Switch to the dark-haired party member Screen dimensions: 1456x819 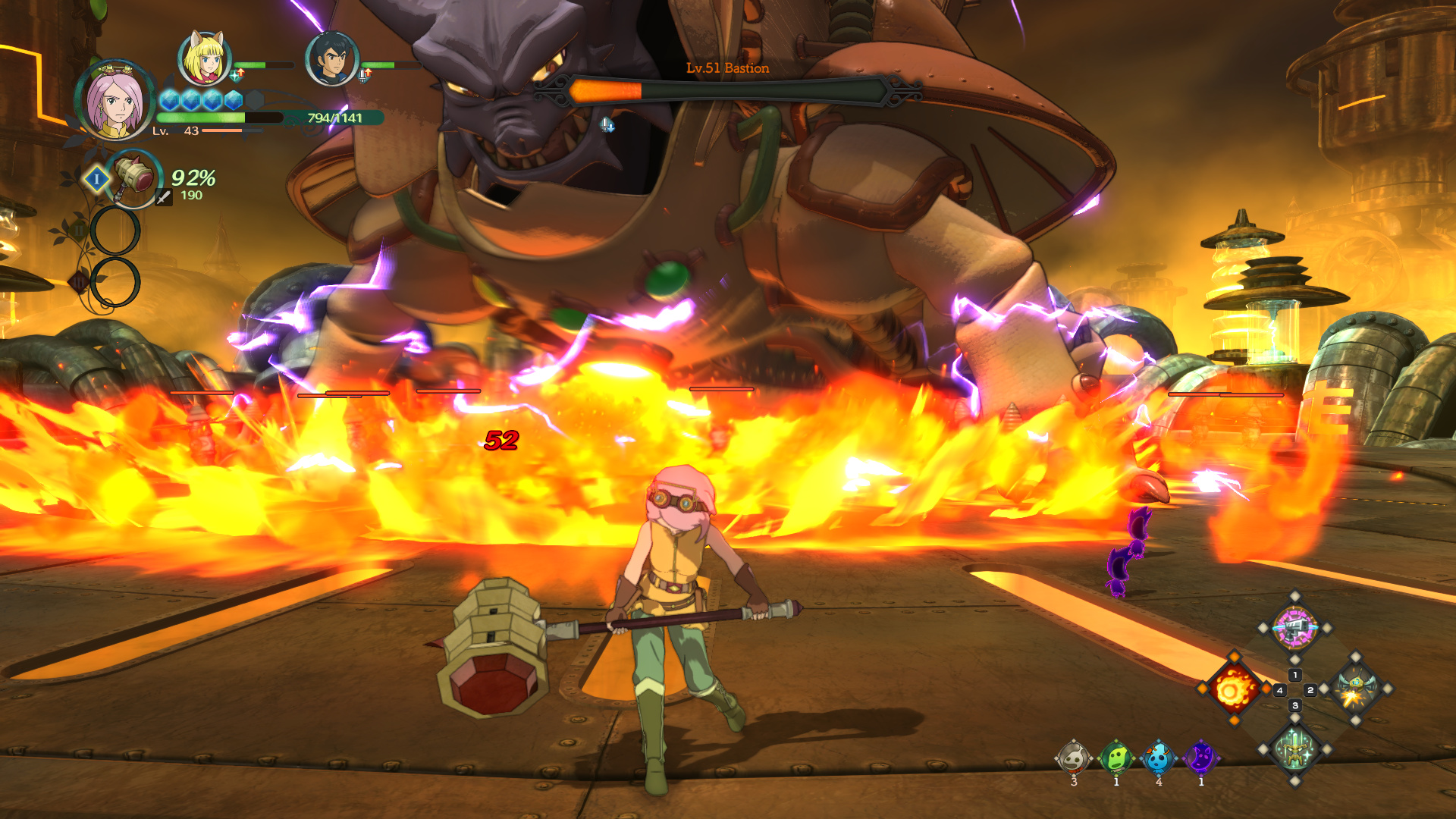point(331,58)
